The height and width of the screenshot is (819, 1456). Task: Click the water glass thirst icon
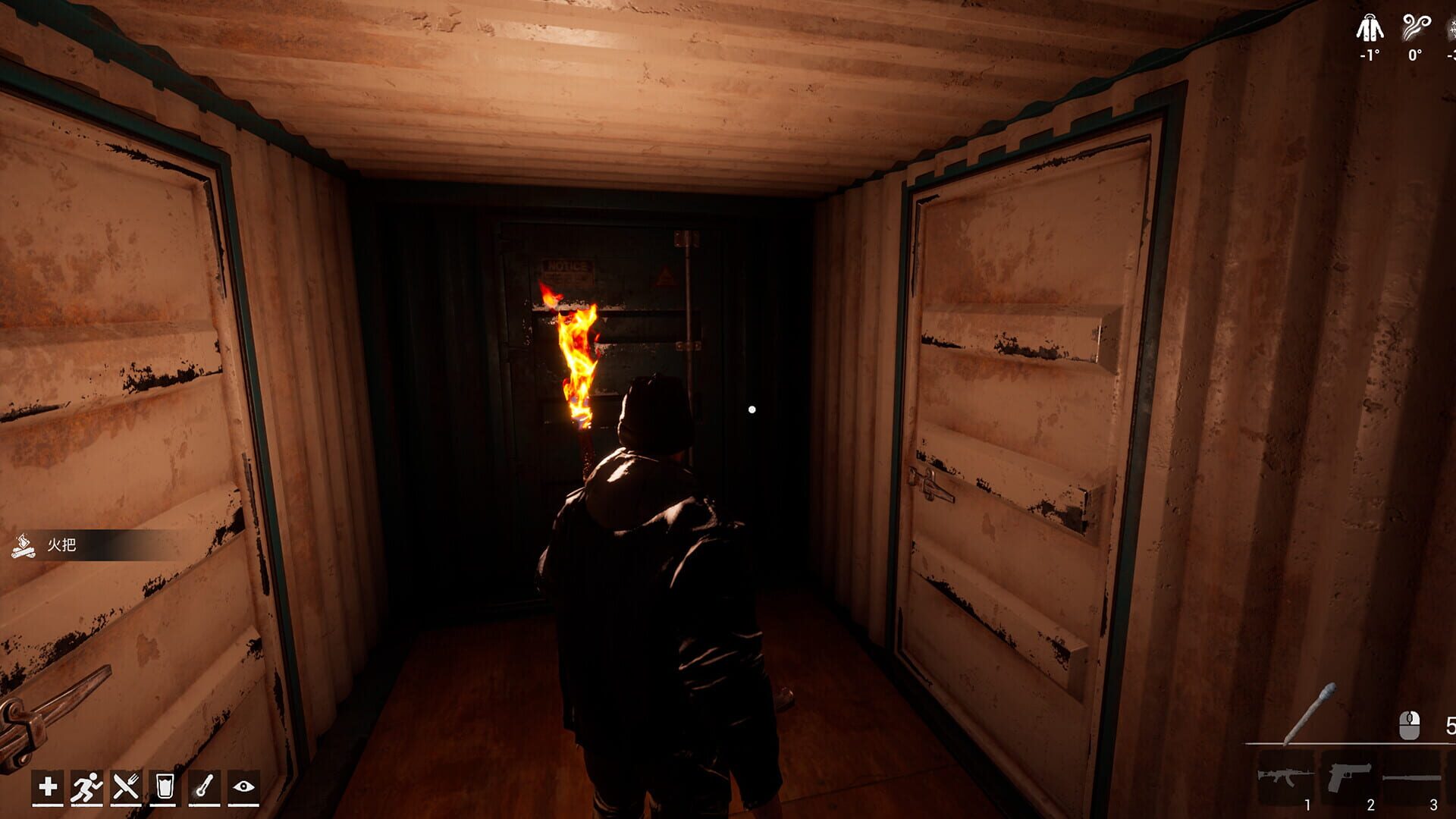[165, 786]
